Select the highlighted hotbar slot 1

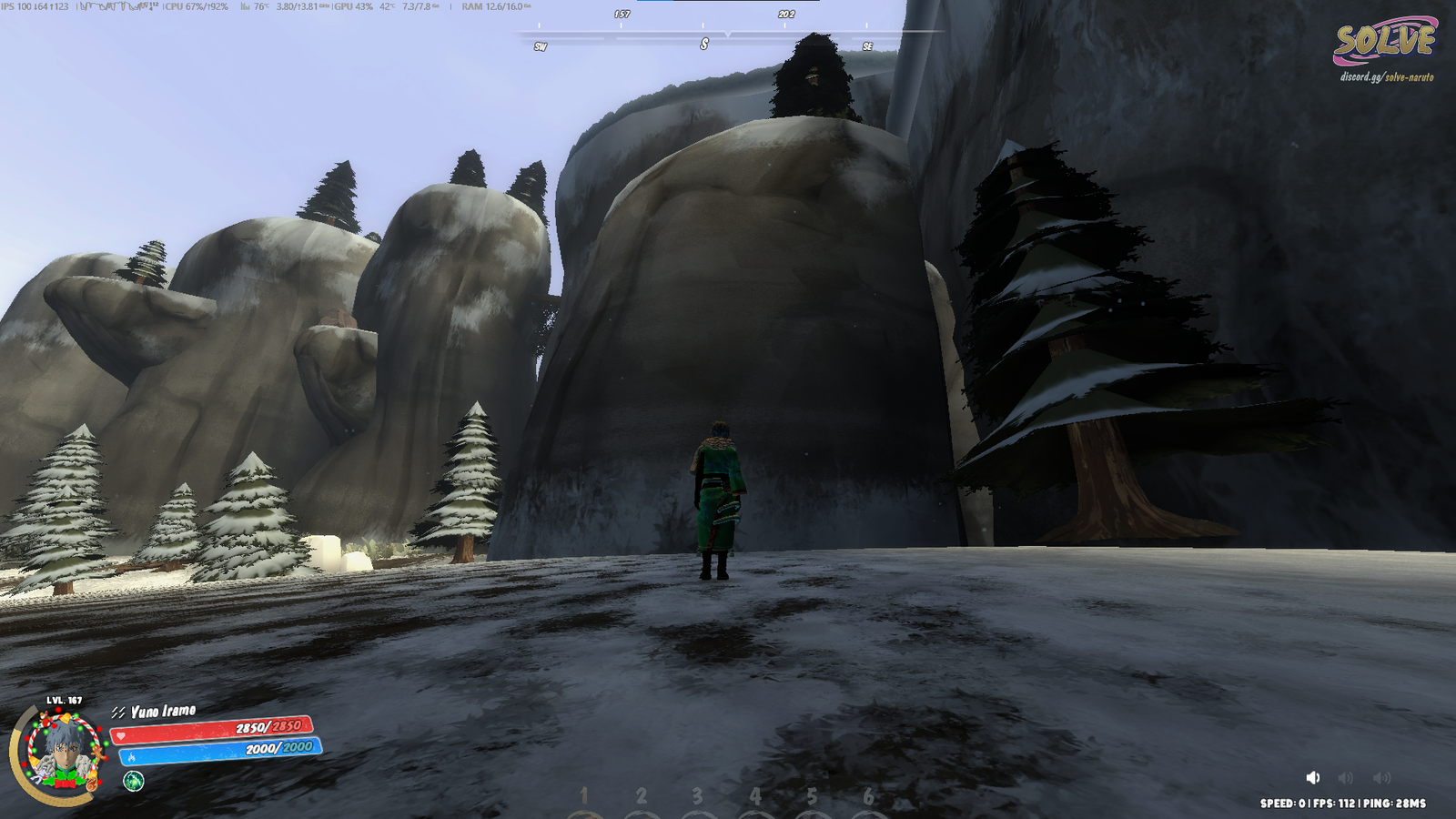coord(584,798)
